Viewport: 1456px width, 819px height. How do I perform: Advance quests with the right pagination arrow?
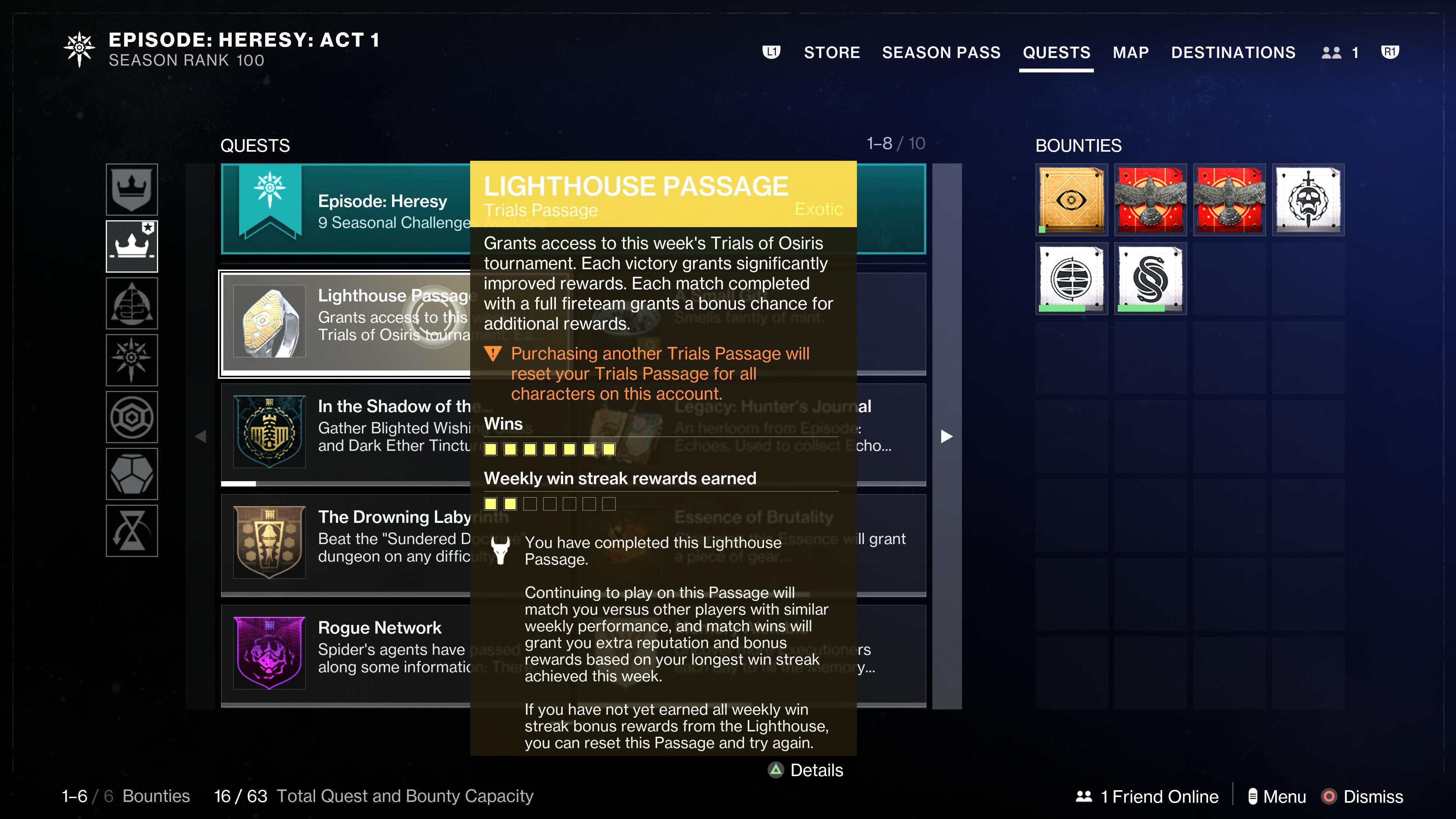(x=947, y=436)
